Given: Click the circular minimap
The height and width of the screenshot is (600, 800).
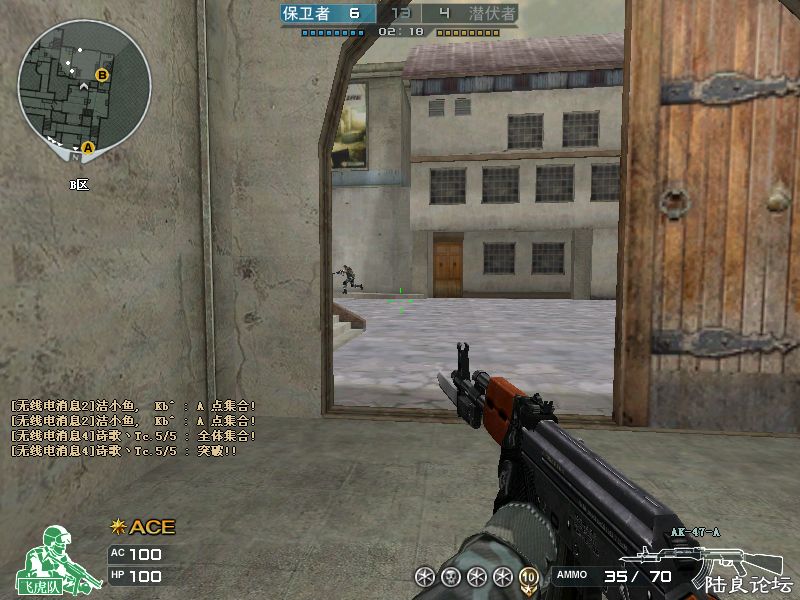Looking at the screenshot, I should pos(84,84).
